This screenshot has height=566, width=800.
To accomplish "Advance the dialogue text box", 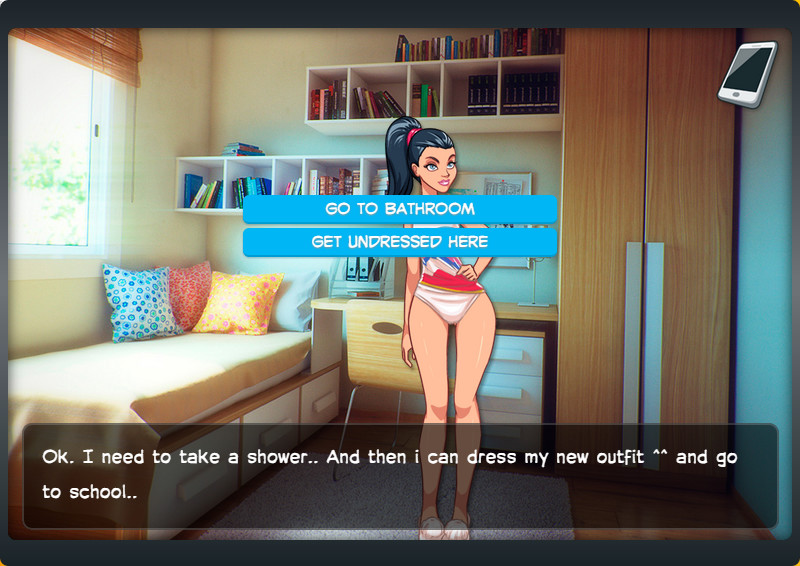I will pos(400,475).
